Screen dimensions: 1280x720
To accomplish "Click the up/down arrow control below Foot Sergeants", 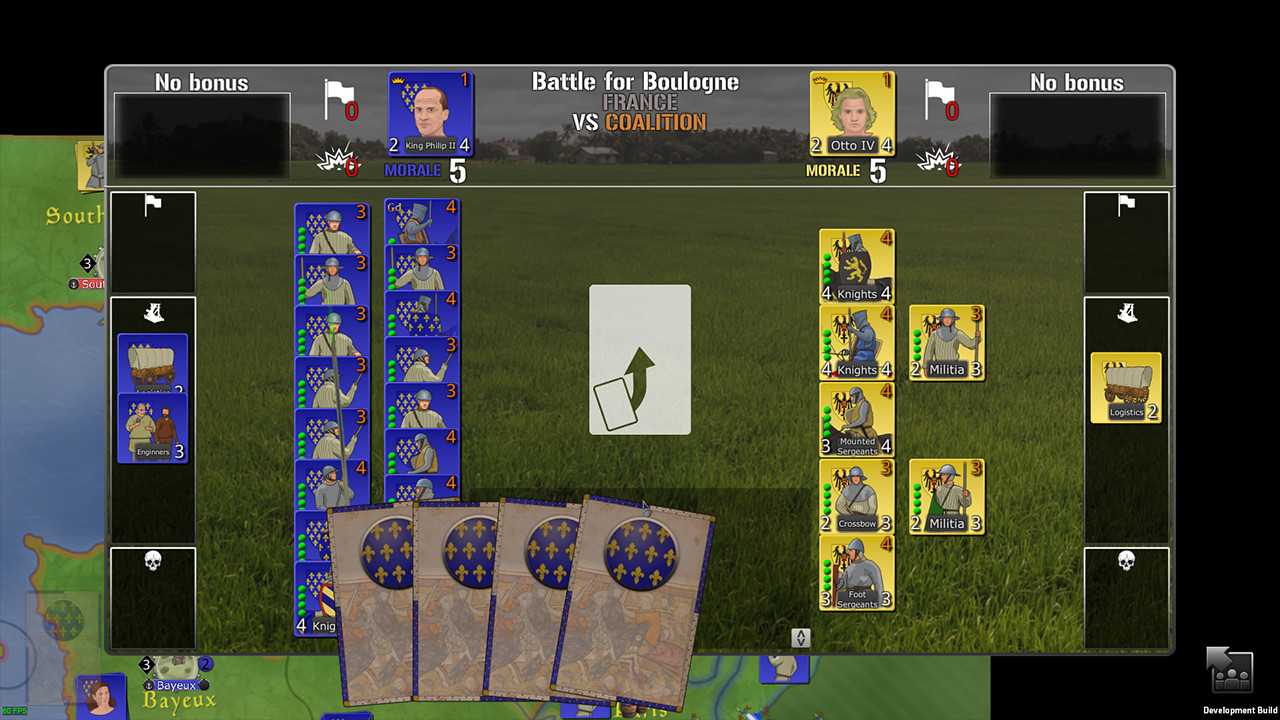I will point(799,637).
